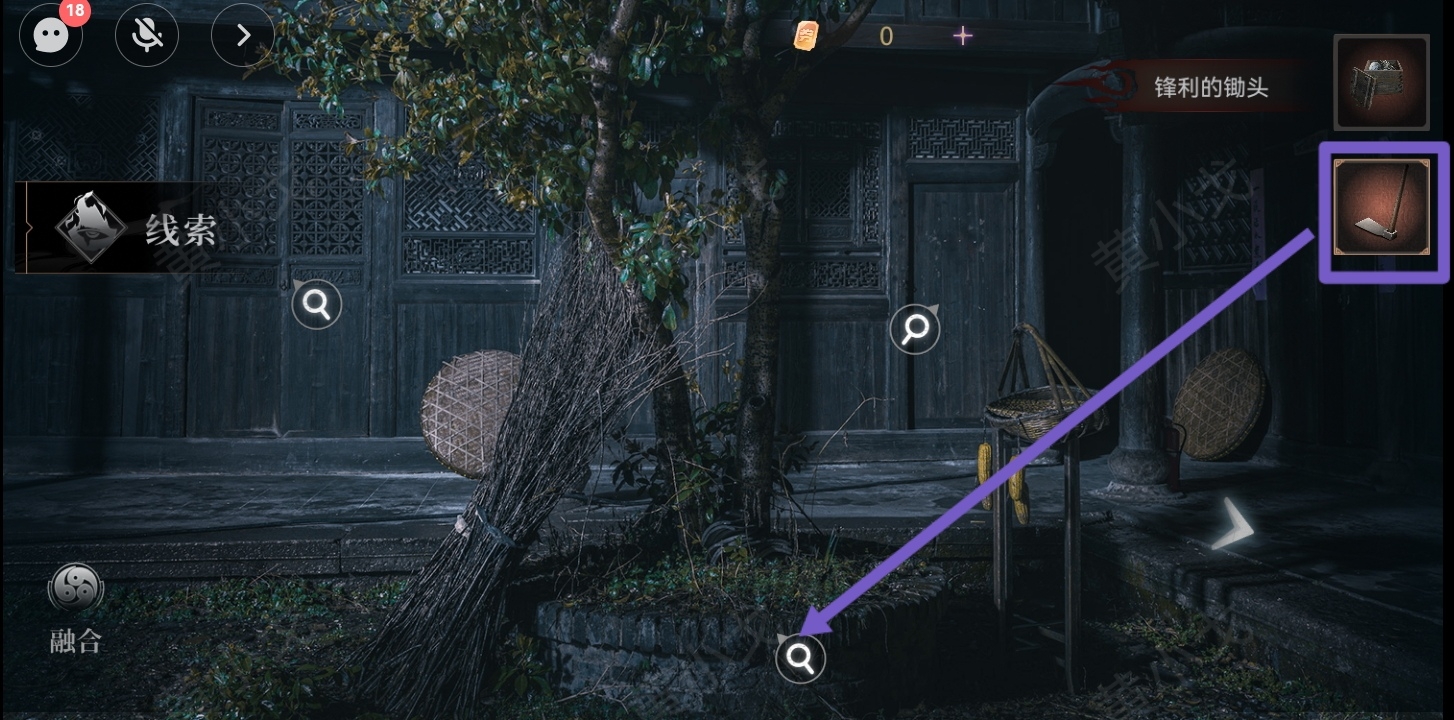The width and height of the screenshot is (1454, 720).
Task: Activate the 融合 fusion button
Action: click(76, 607)
